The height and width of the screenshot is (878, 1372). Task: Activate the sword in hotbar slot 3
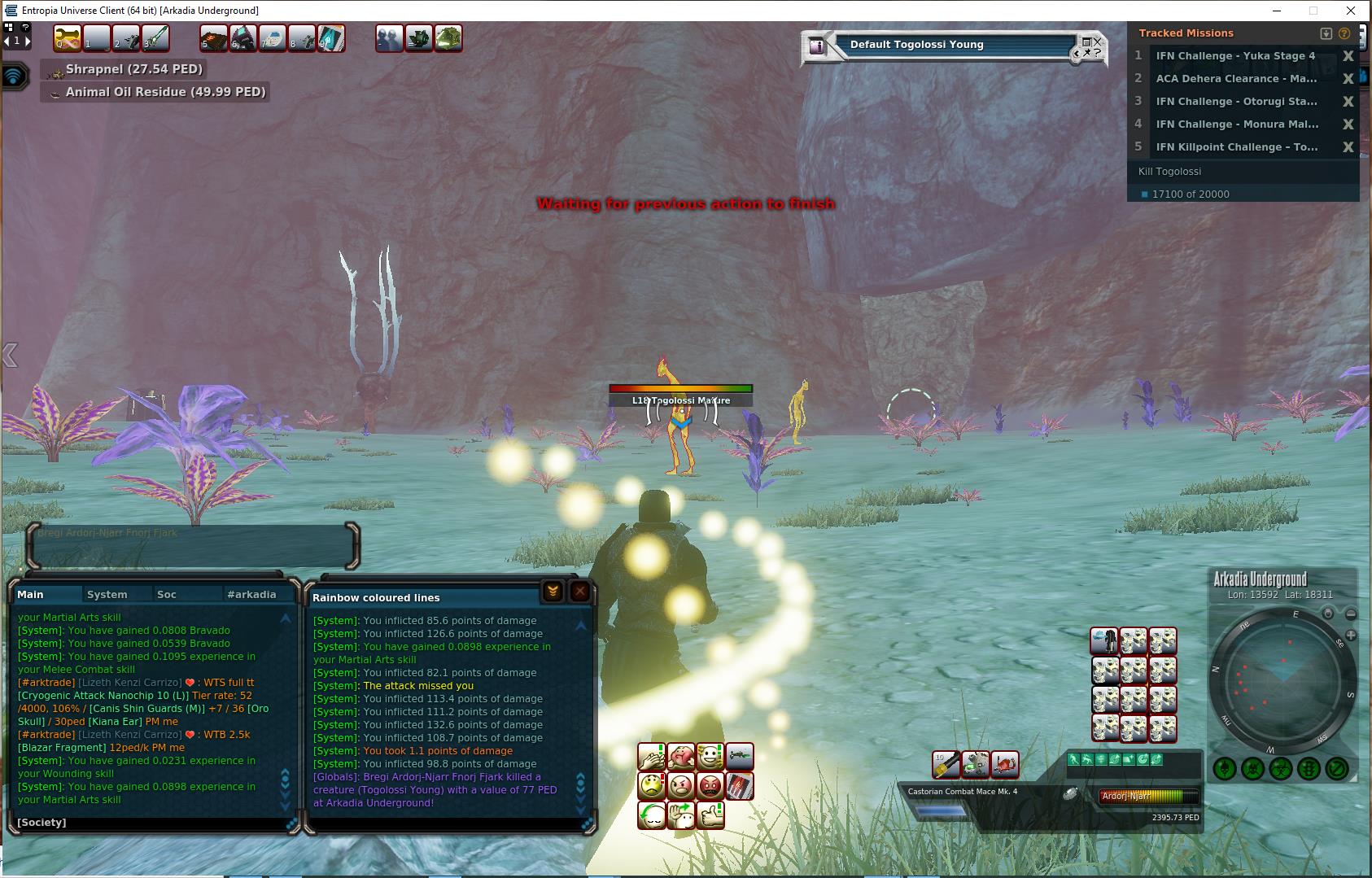click(x=155, y=38)
